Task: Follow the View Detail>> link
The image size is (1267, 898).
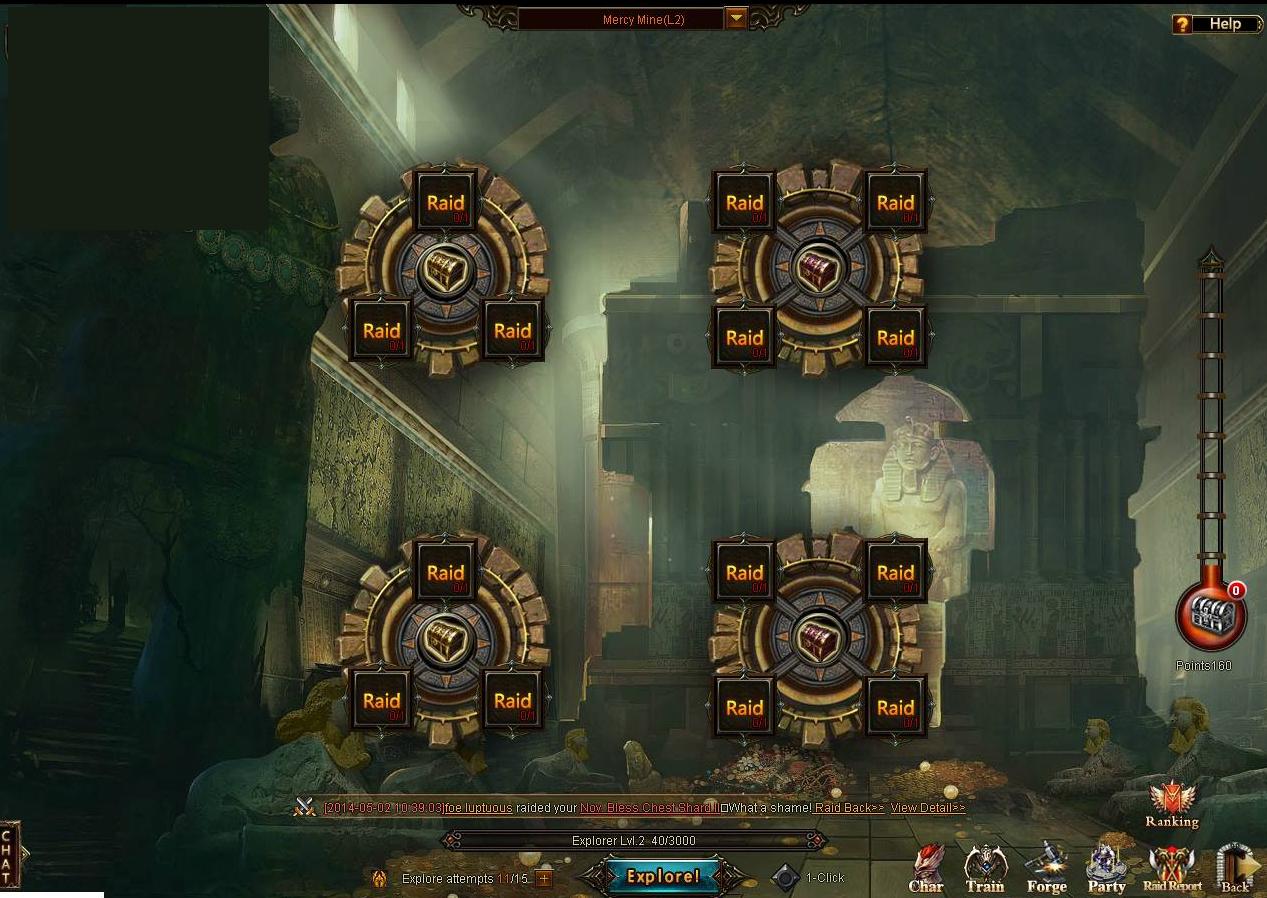Action: (928, 808)
